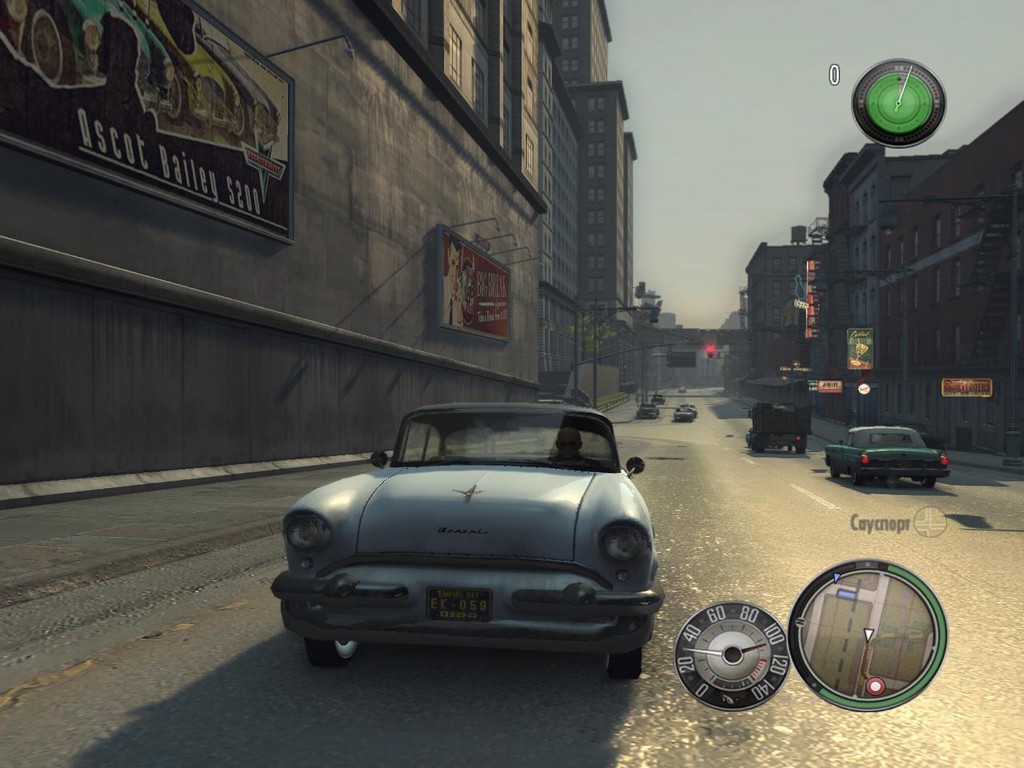
Task: Select the red destination marker on the minimap
Action: pos(875,686)
